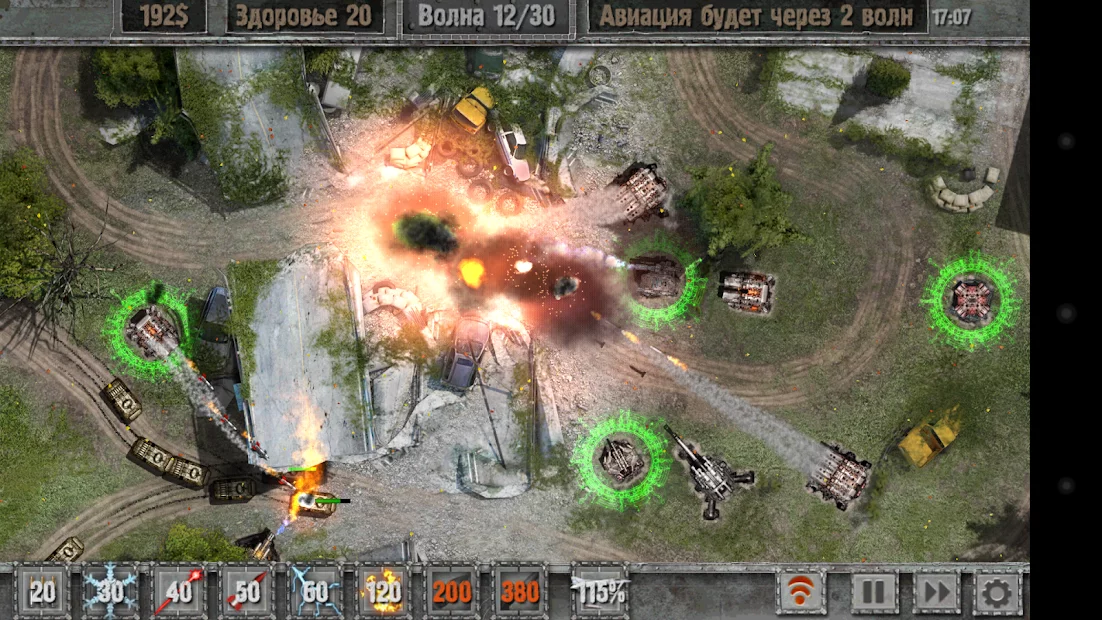Choose the lightning tower costing 60
Viewport: 1102px width, 620px height.
tap(315, 592)
